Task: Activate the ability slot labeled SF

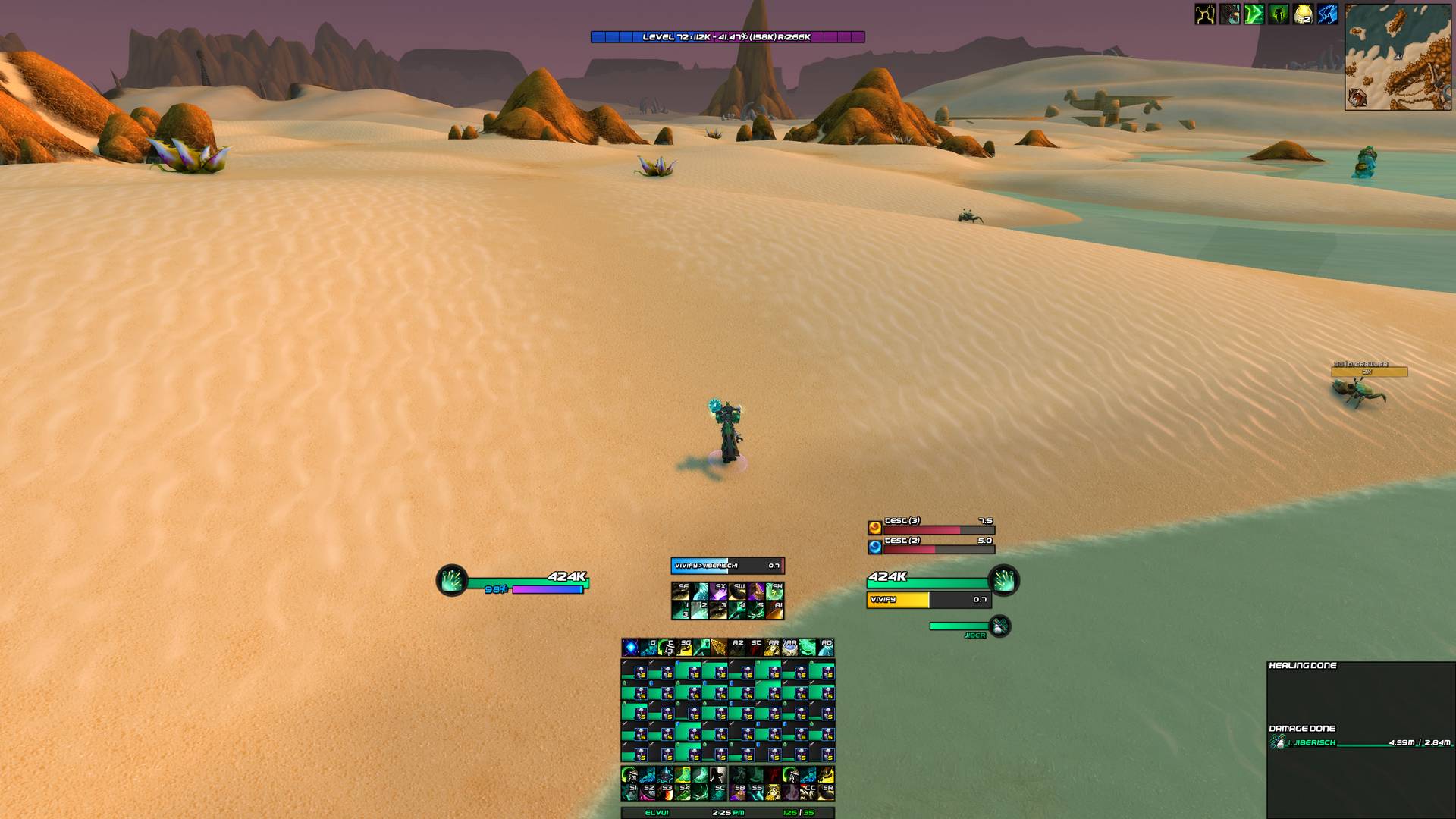Action: pyautogui.click(x=680, y=591)
